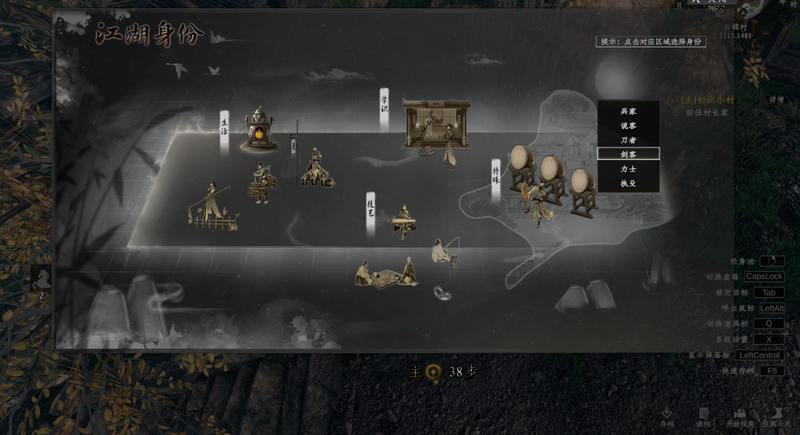Select the 兵家 identity option

(628, 111)
